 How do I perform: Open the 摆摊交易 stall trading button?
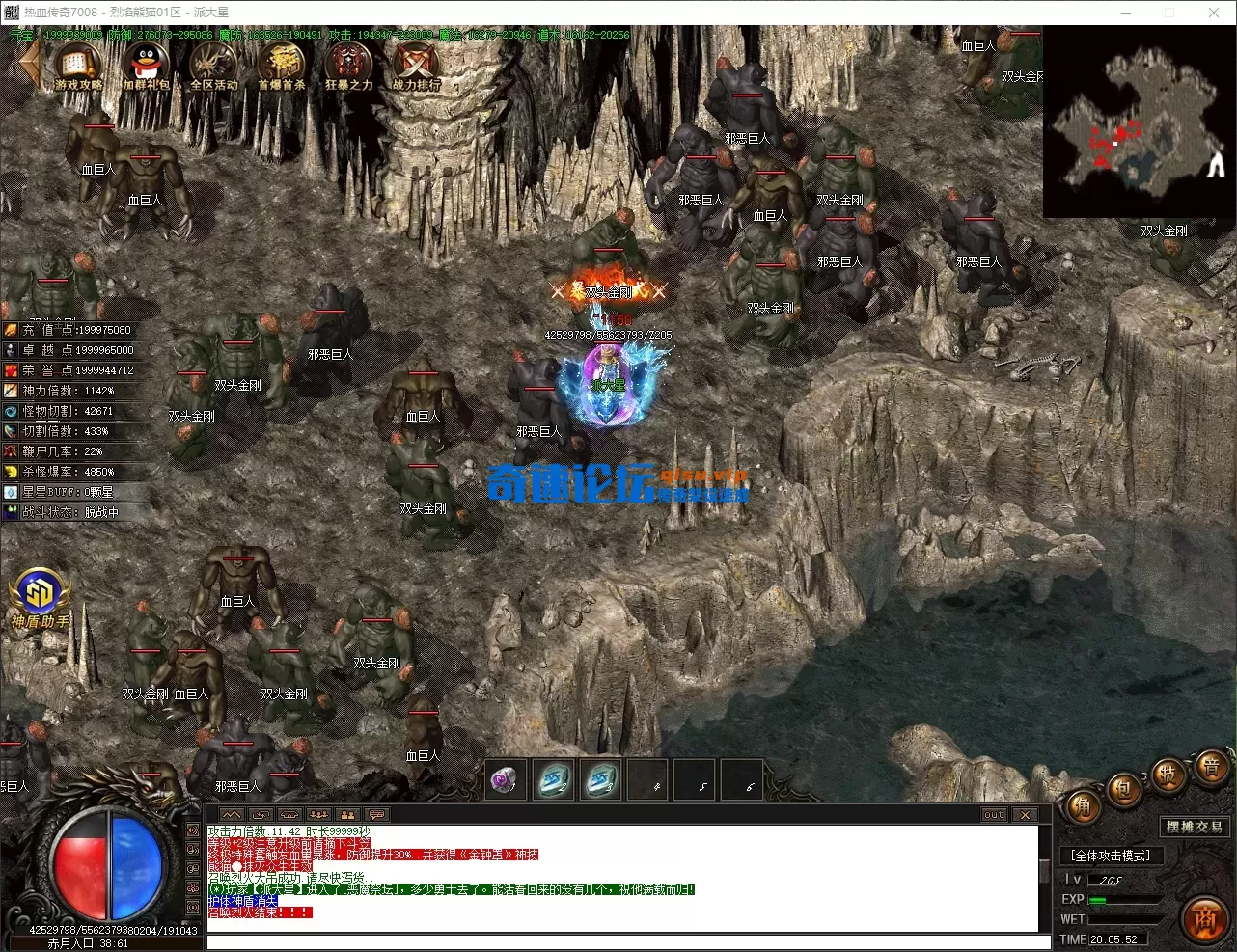tap(1194, 827)
